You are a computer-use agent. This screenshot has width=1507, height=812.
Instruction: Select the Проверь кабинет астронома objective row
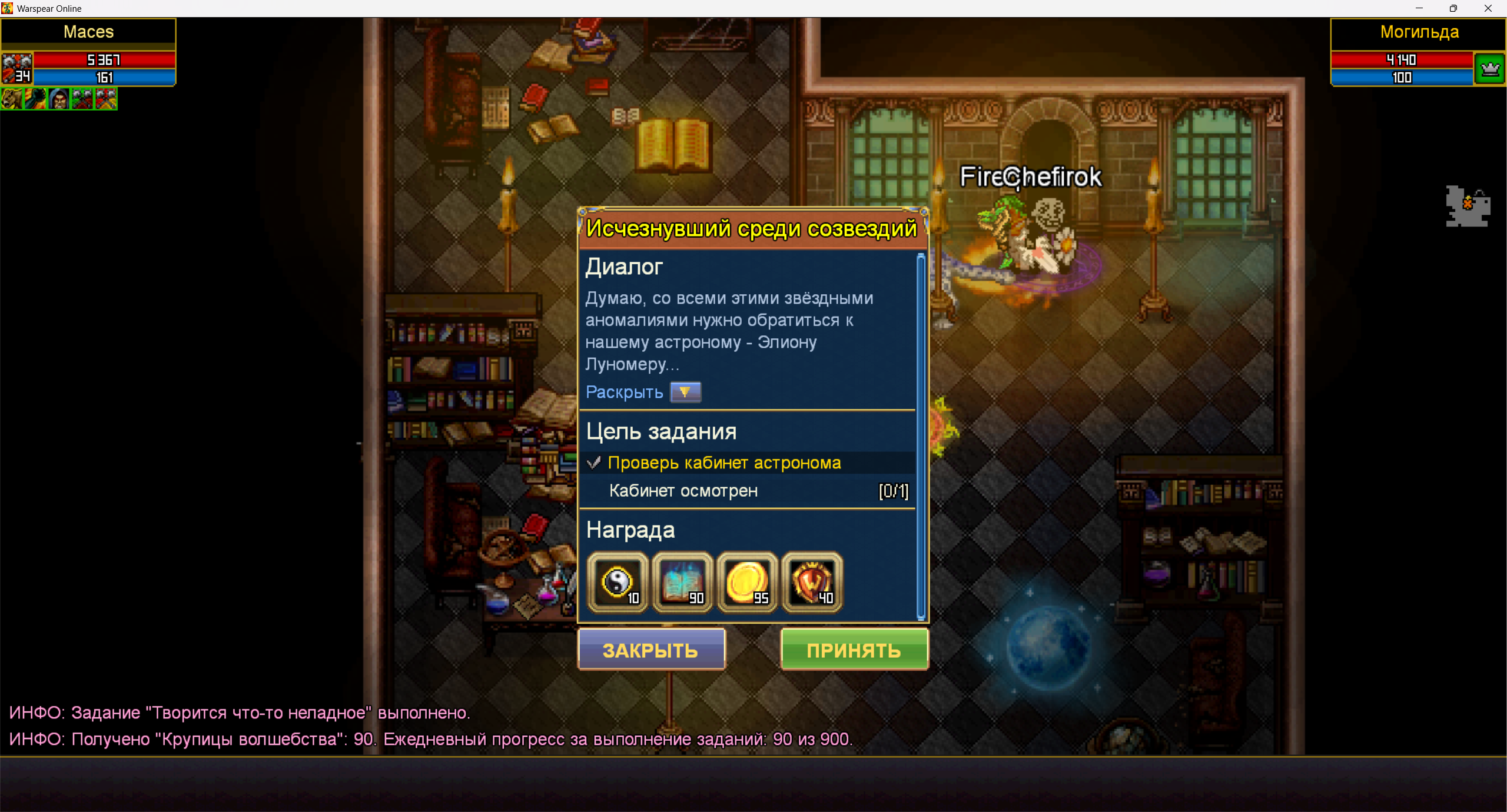(724, 463)
